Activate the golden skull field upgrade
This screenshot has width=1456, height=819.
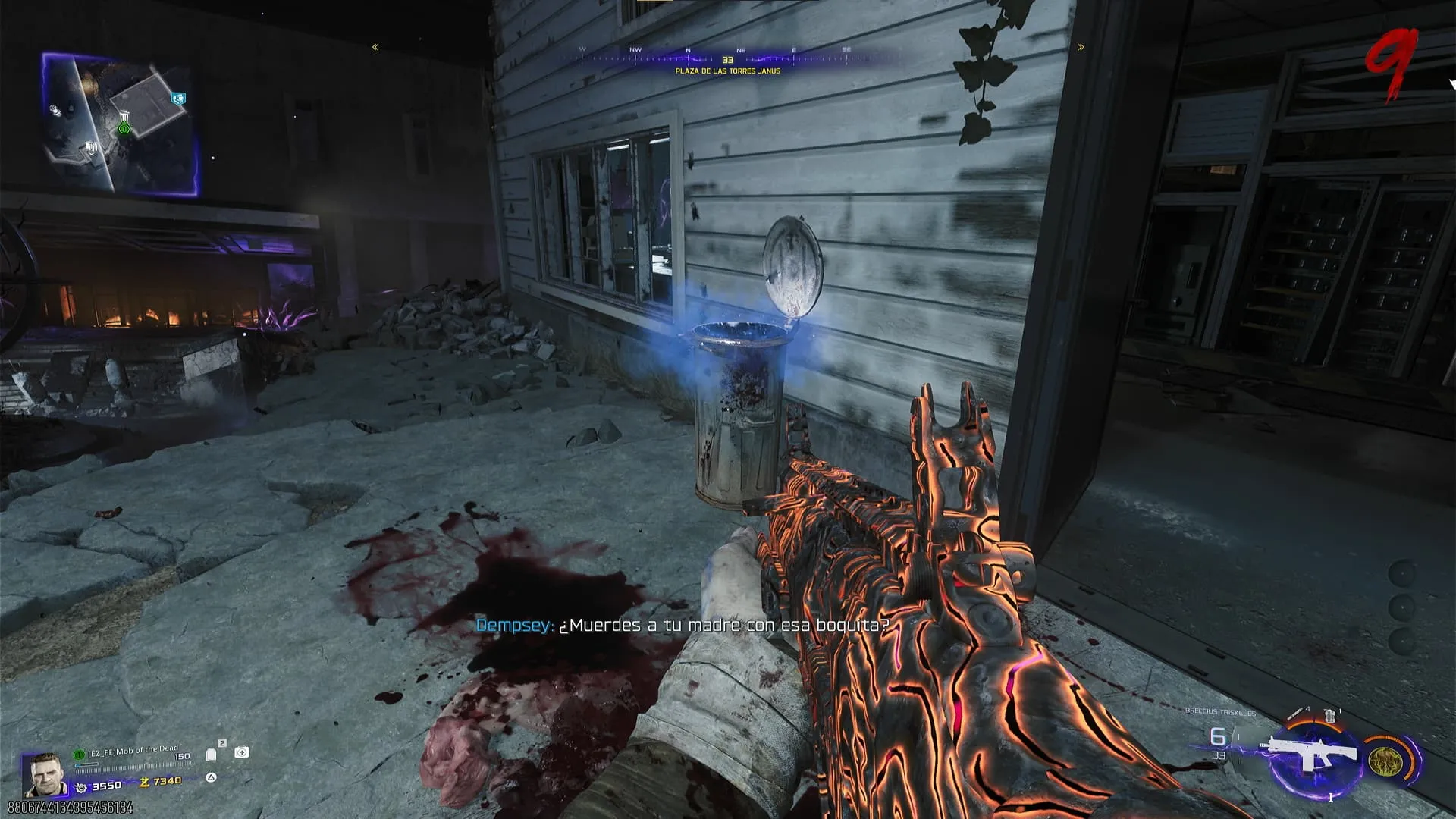coord(1385,761)
